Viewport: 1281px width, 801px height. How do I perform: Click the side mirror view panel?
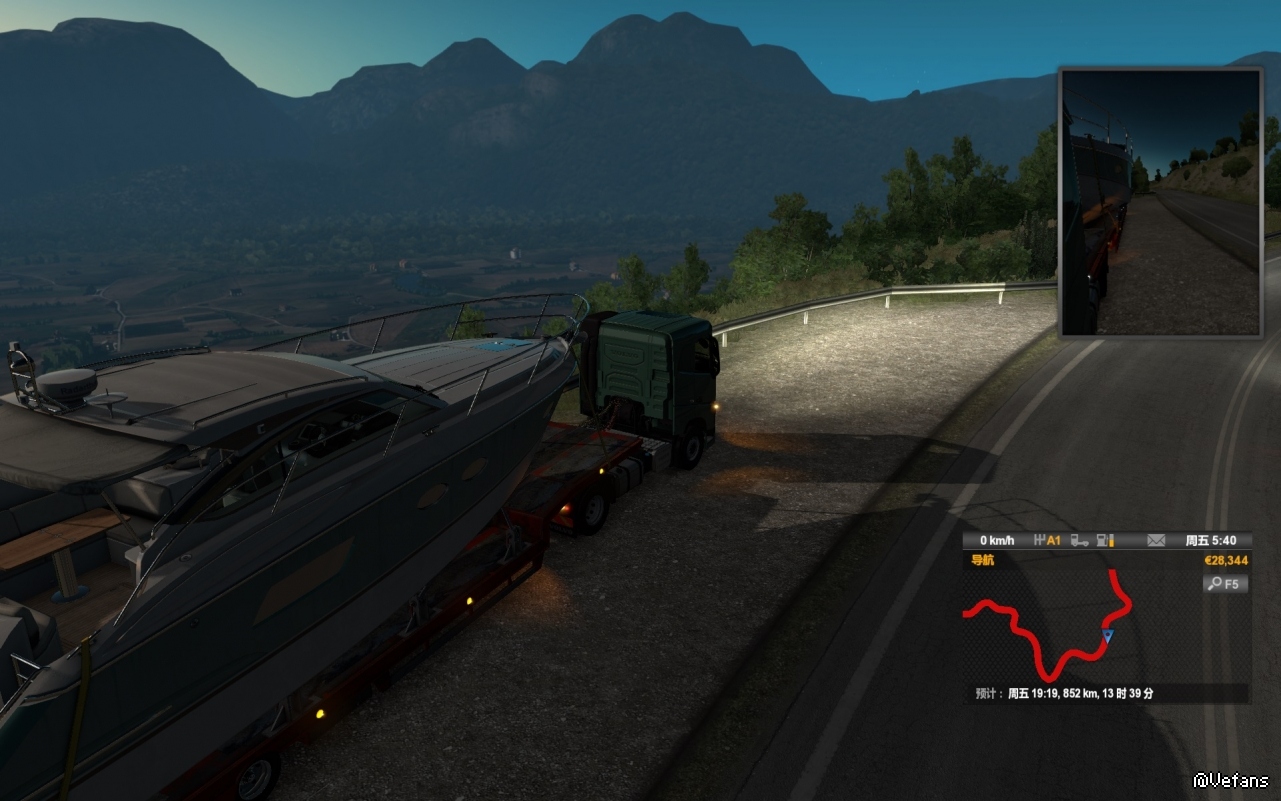pos(1161,202)
